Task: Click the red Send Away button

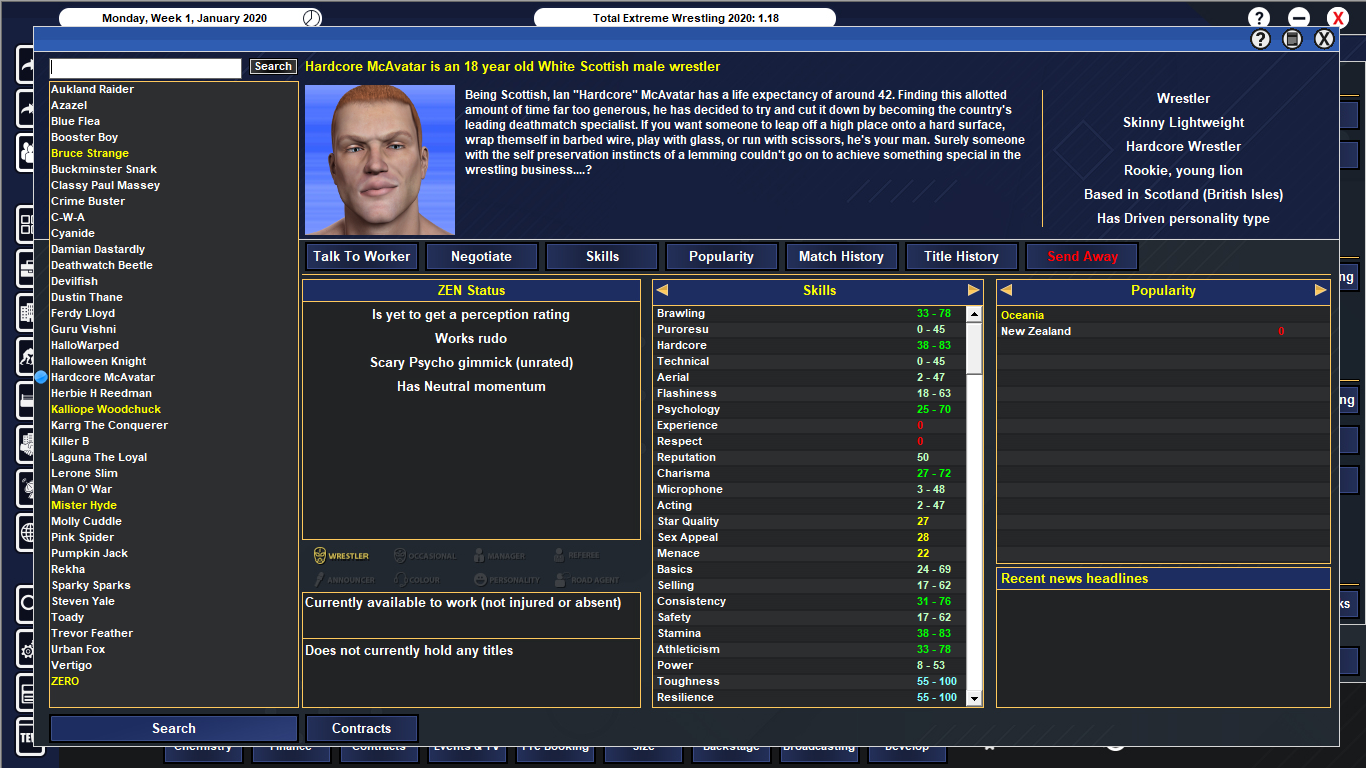Action: (x=1081, y=256)
